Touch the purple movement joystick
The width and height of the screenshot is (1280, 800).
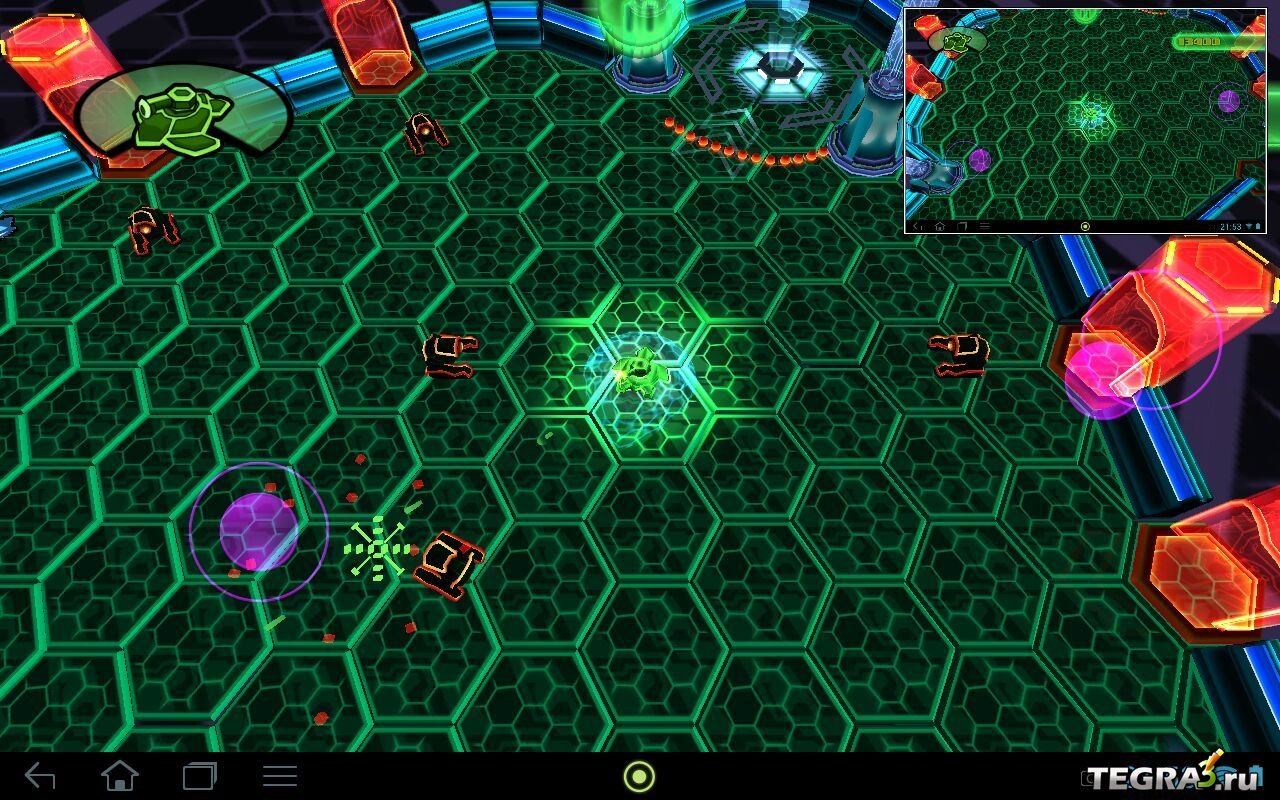click(258, 532)
